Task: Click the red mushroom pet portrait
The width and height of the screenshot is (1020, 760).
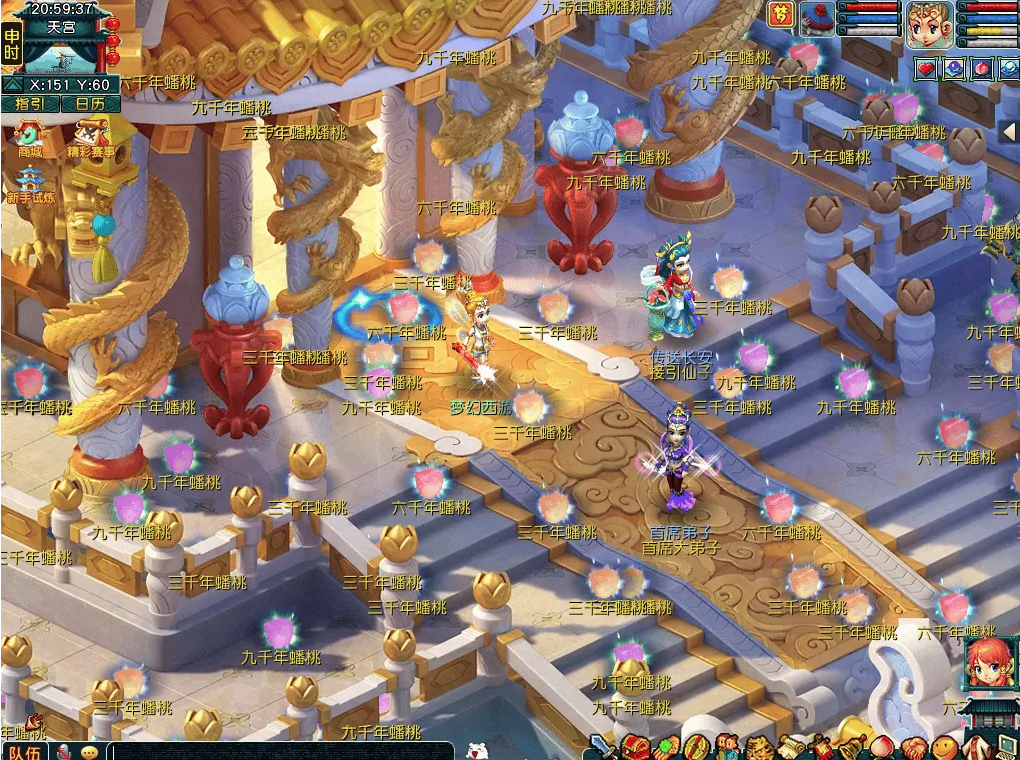Action: (x=817, y=20)
